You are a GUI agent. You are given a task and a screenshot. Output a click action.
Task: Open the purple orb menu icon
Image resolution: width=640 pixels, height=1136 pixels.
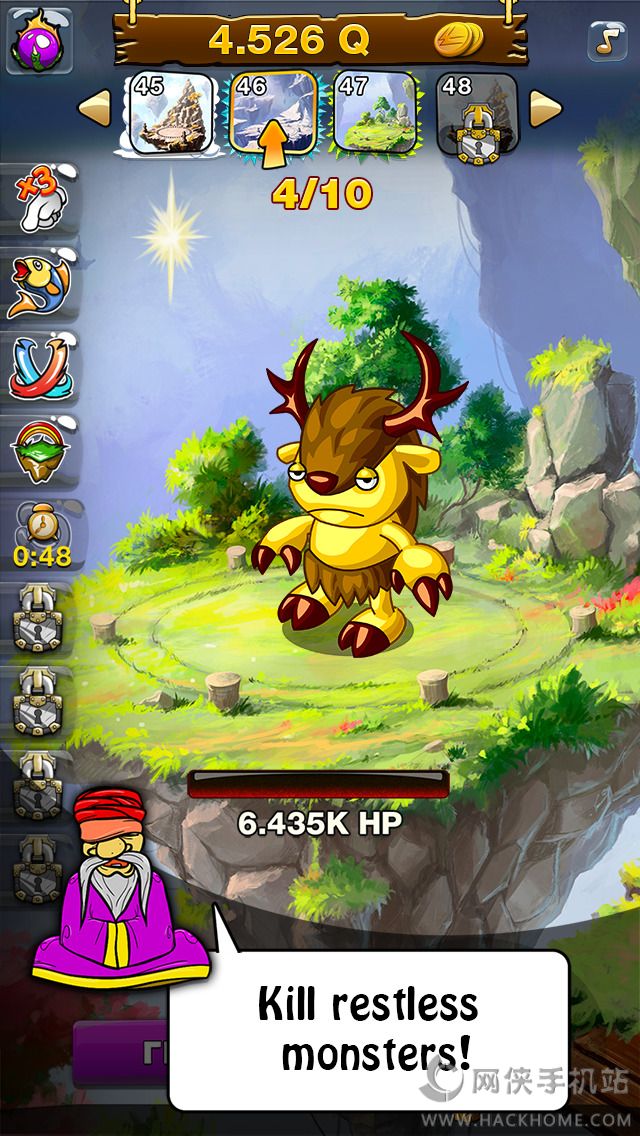pos(40,39)
